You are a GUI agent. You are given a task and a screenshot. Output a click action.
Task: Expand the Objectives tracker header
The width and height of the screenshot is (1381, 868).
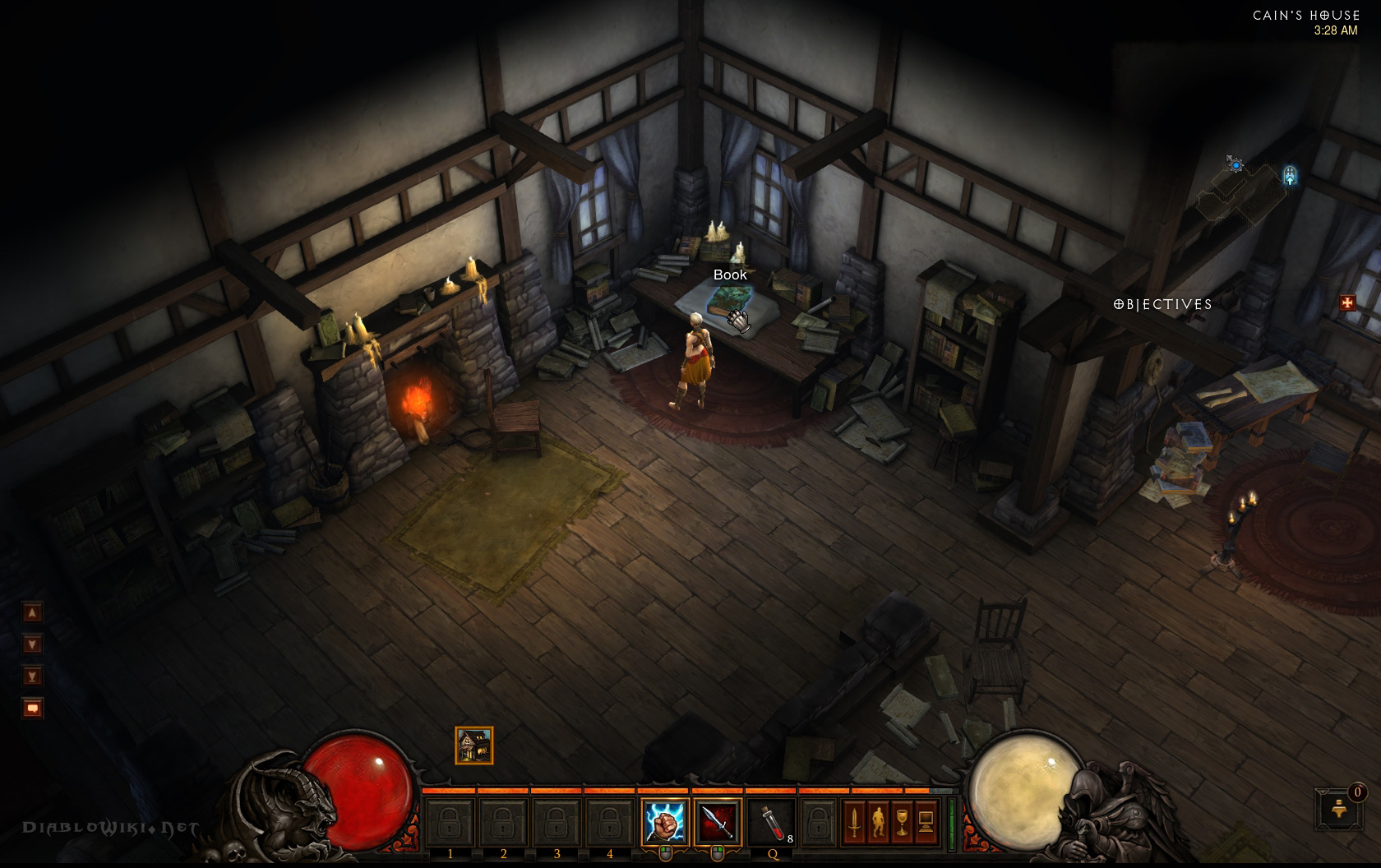(1162, 304)
